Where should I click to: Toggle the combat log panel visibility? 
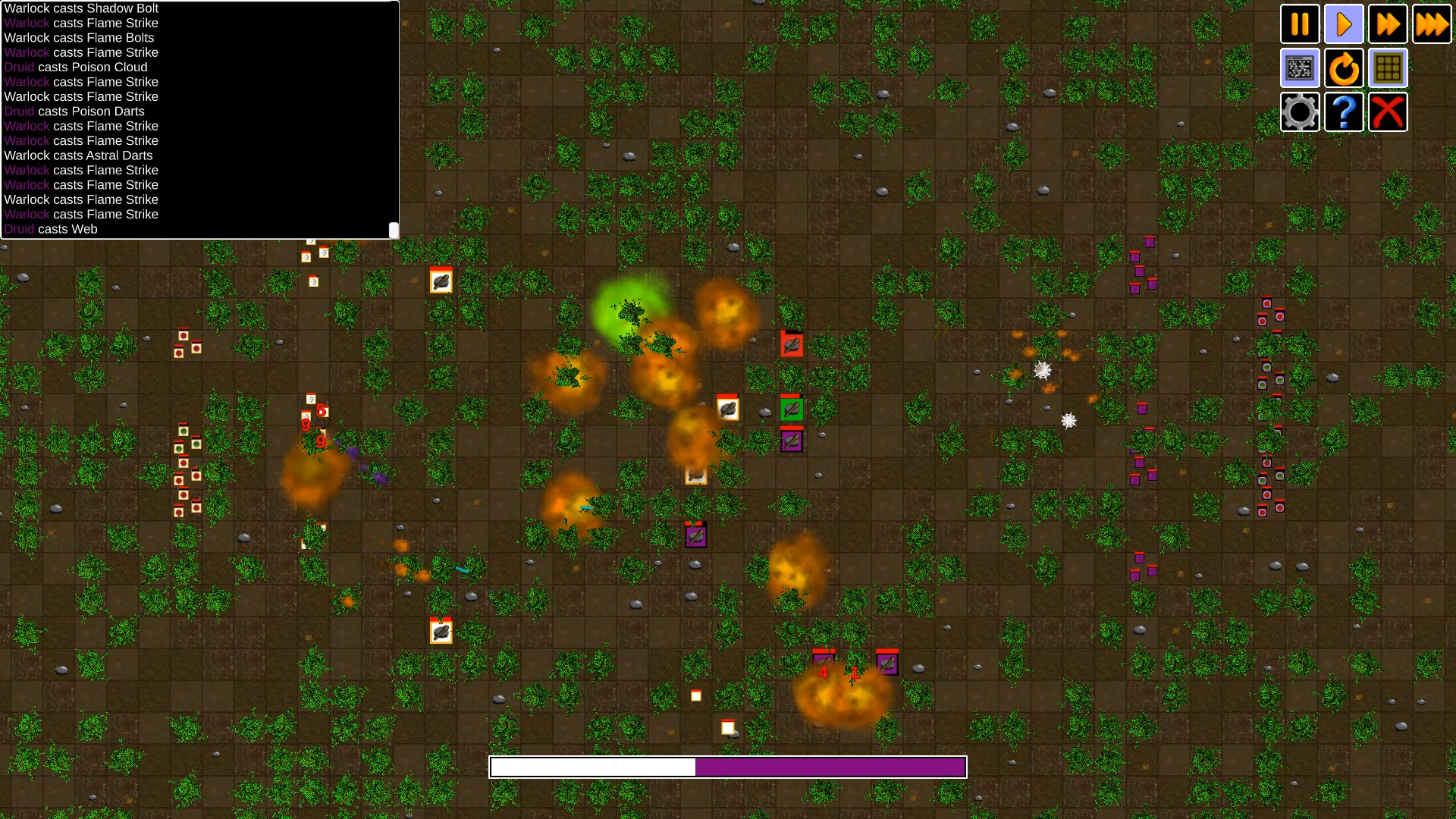(x=1300, y=67)
